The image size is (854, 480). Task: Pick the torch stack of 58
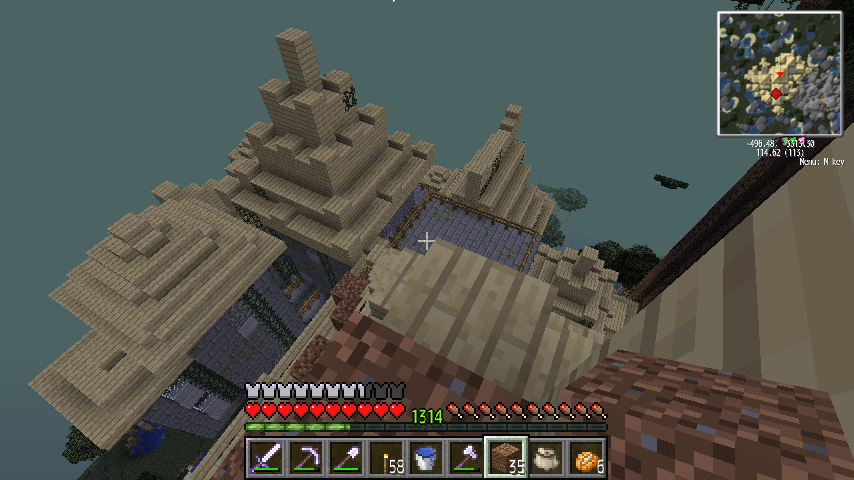(x=386, y=458)
